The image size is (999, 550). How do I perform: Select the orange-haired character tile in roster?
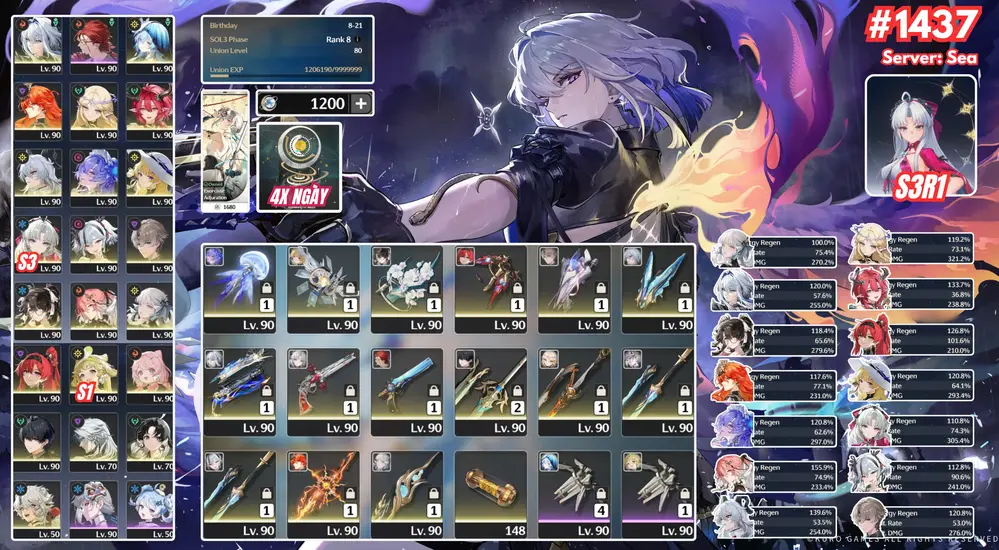tap(38, 110)
